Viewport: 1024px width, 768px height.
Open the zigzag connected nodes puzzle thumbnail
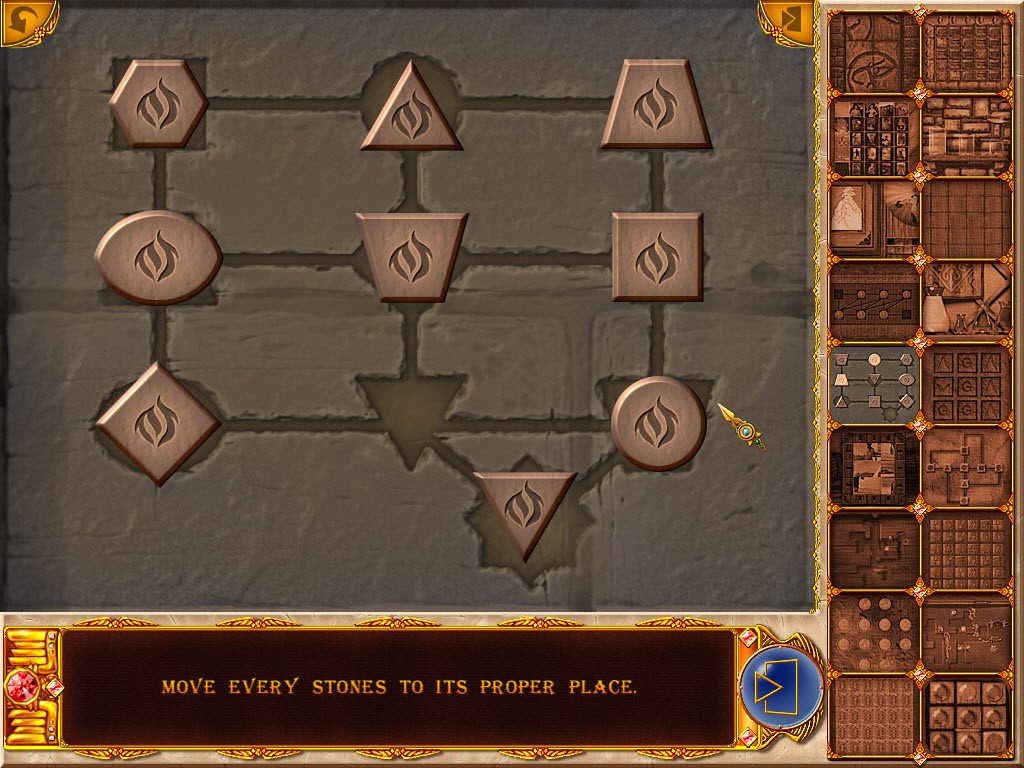click(873, 300)
